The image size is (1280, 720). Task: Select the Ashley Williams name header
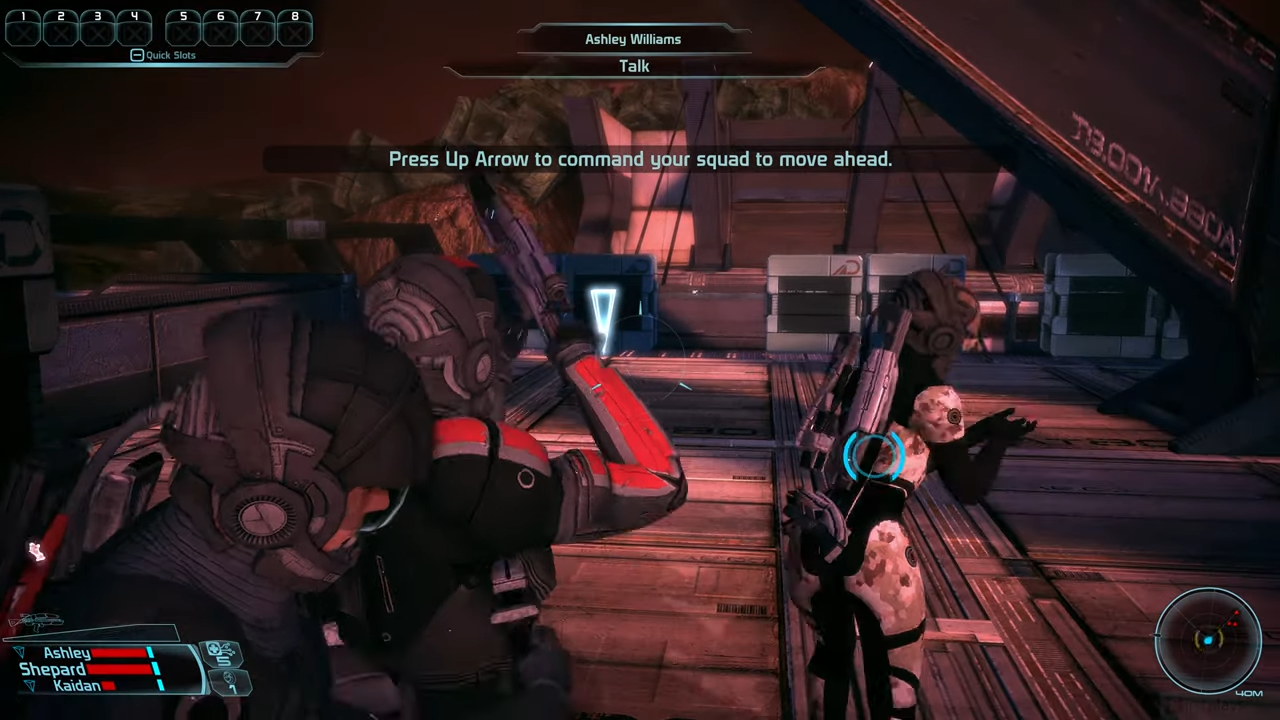coord(633,39)
